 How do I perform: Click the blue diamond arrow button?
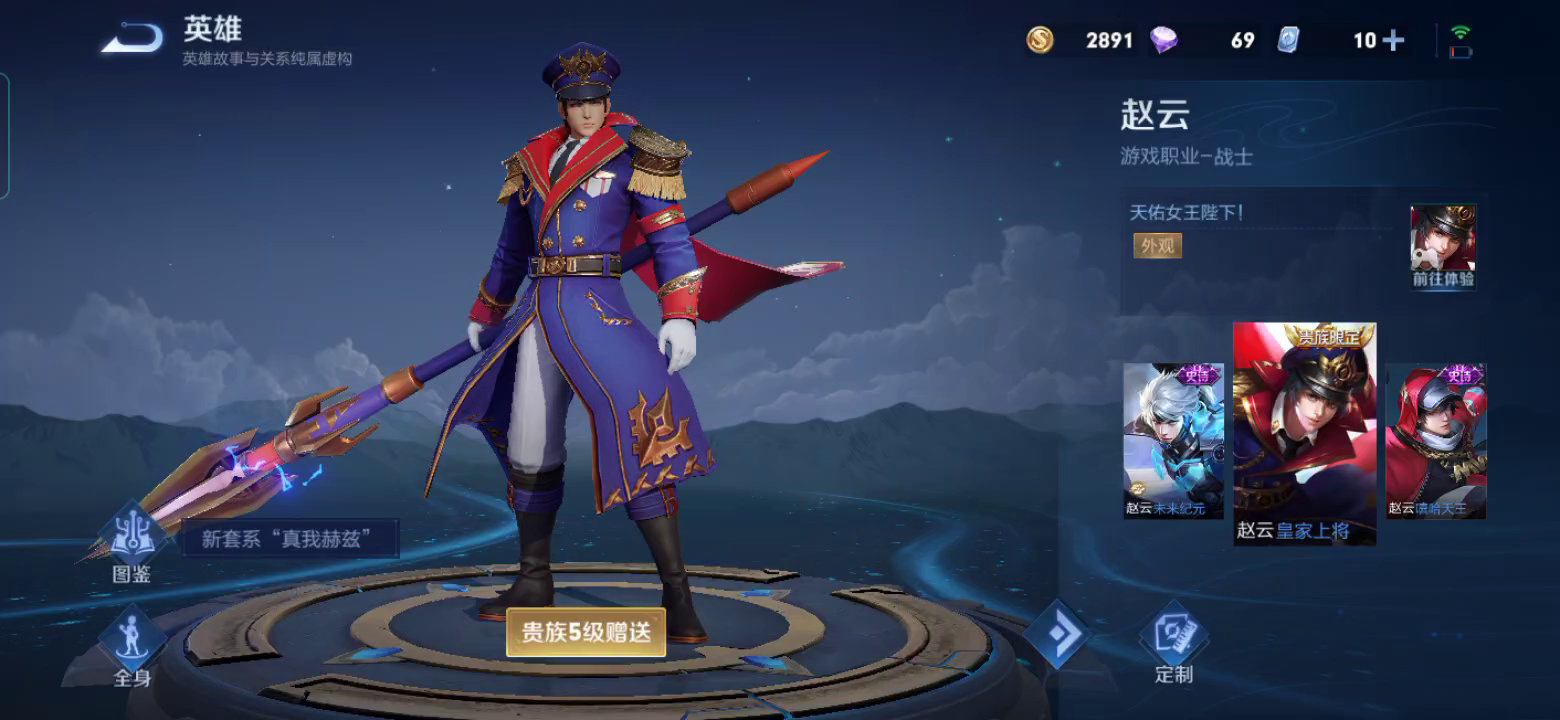(x=1056, y=633)
